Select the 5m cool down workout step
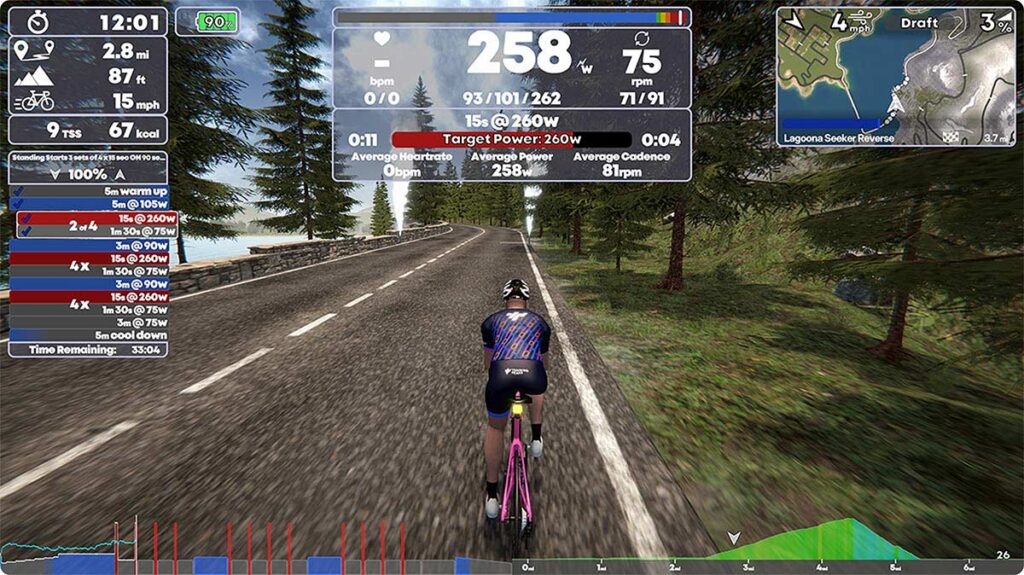 88,335
